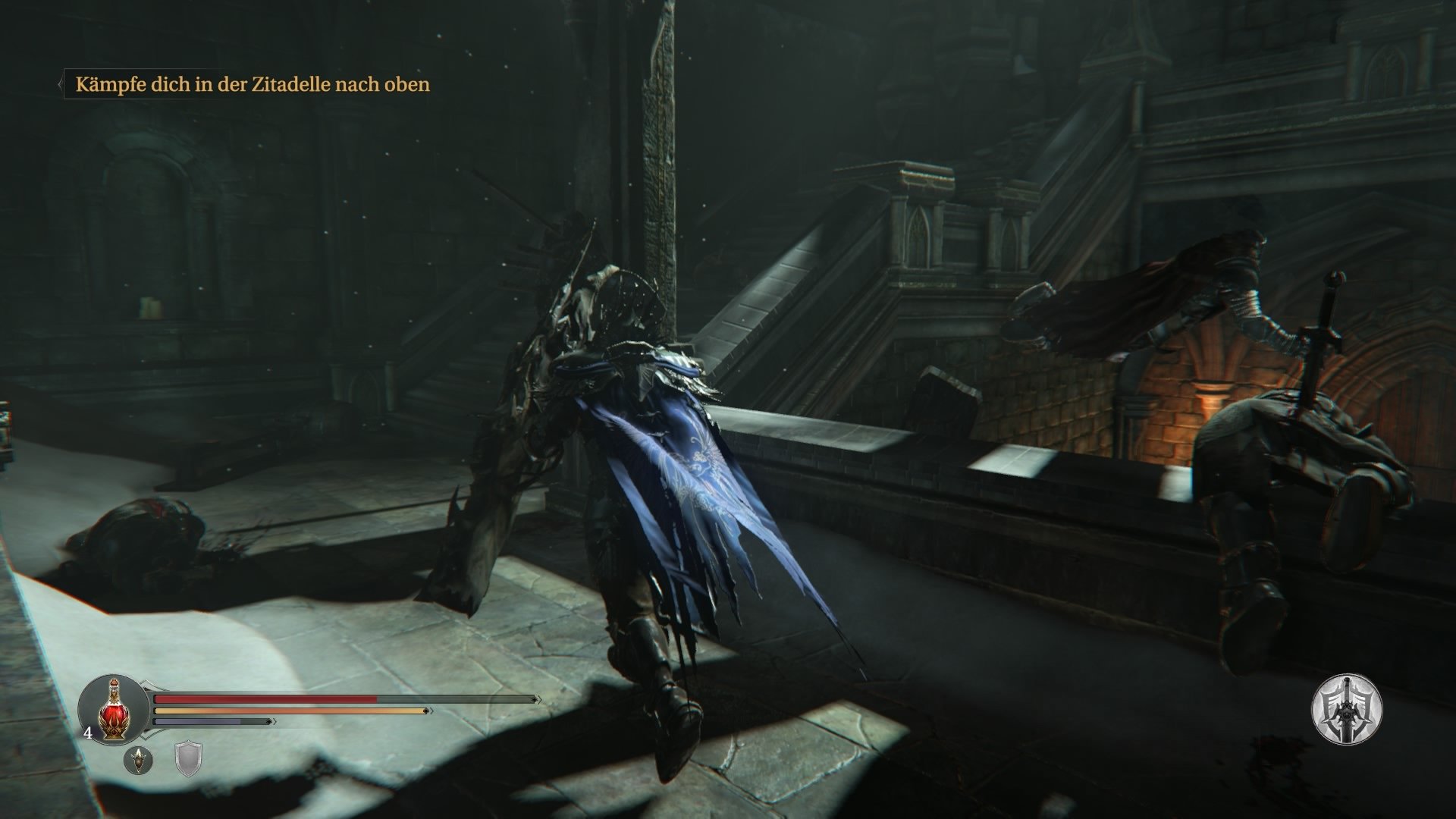
Task: Click the blue magic bar below the stamina bar
Action: pyautogui.click(x=196, y=721)
